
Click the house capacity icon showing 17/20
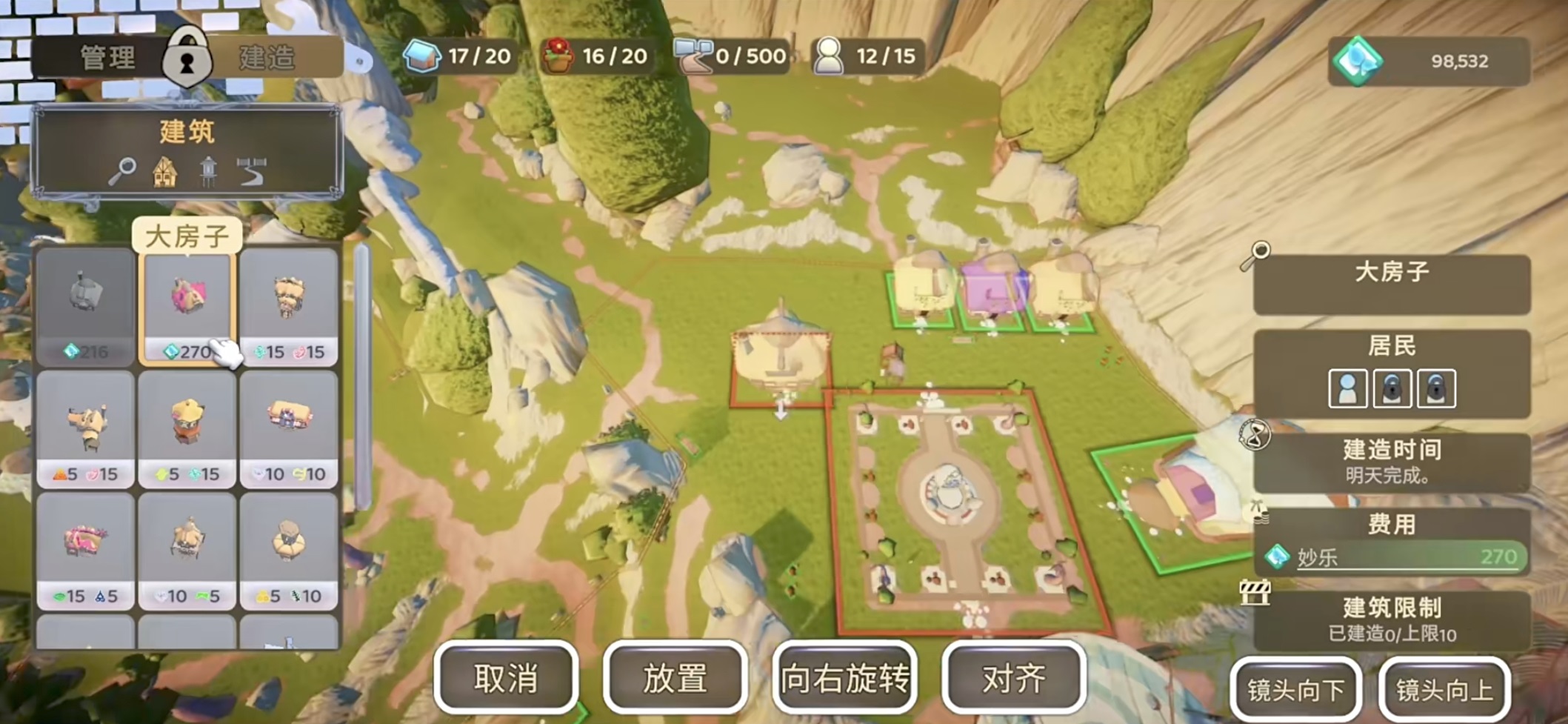pyautogui.click(x=424, y=56)
